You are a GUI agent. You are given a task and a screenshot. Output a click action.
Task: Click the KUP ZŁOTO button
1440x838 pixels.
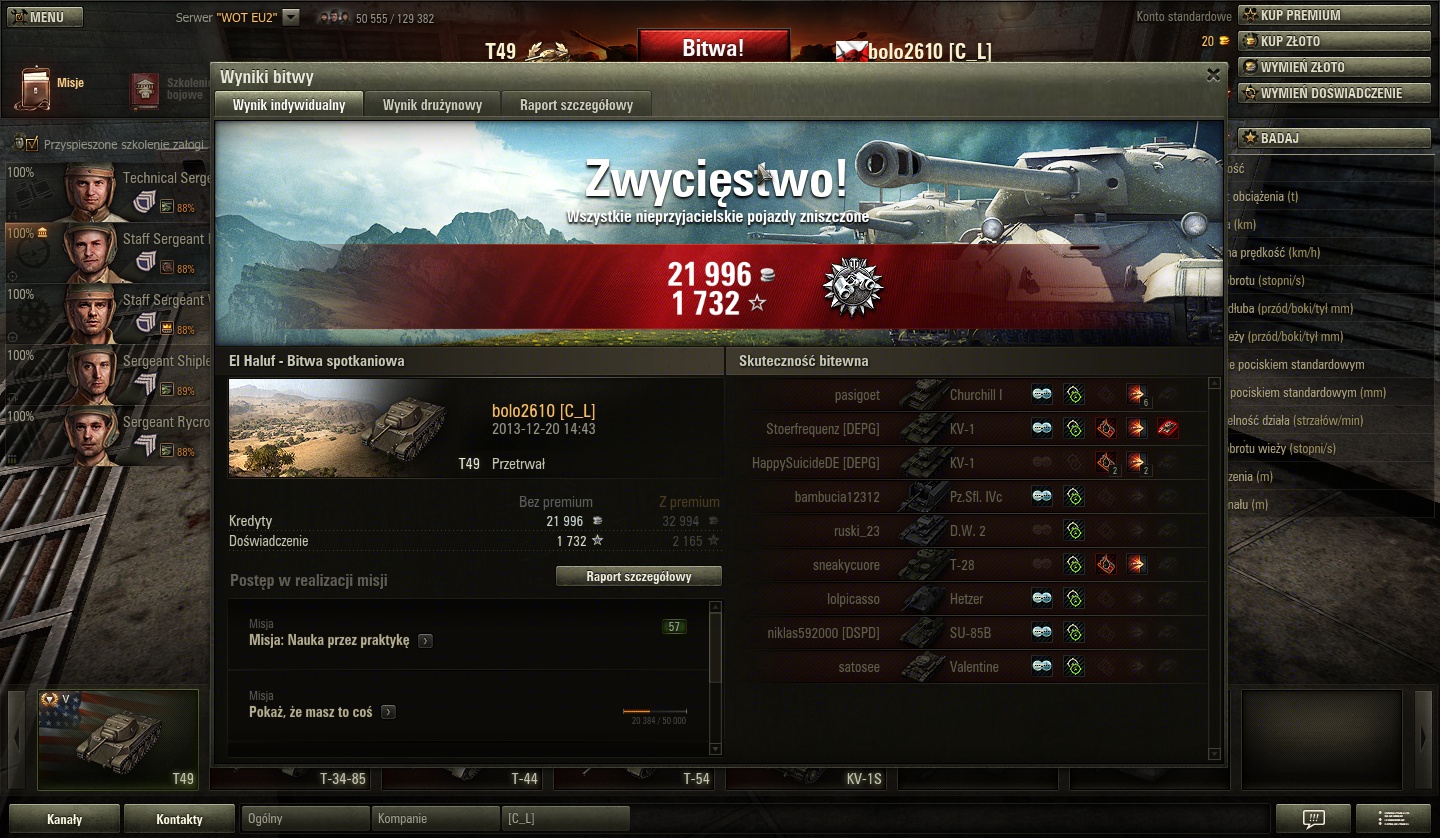(x=1334, y=41)
